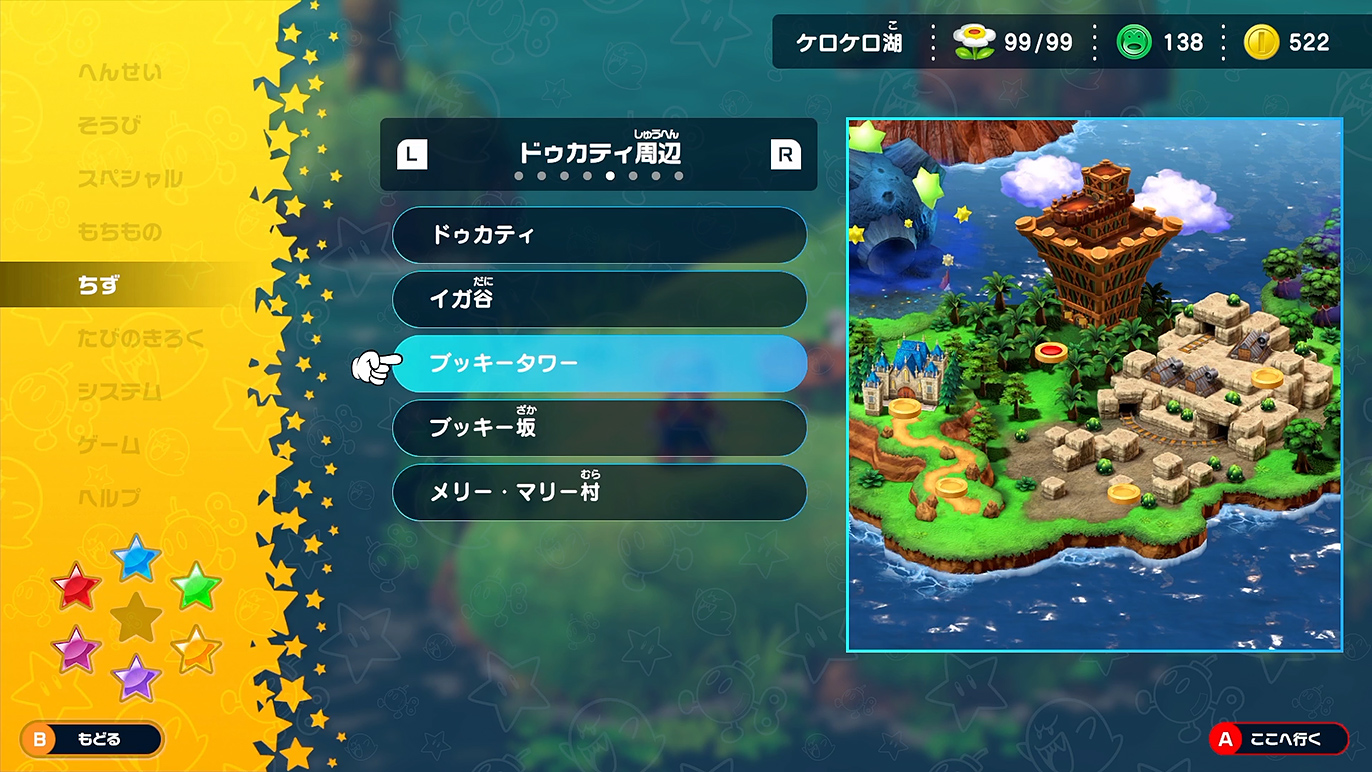This screenshot has width=1372, height=772.
Task: Select the メリー・マリー村 village entry
Action: [x=600, y=491]
